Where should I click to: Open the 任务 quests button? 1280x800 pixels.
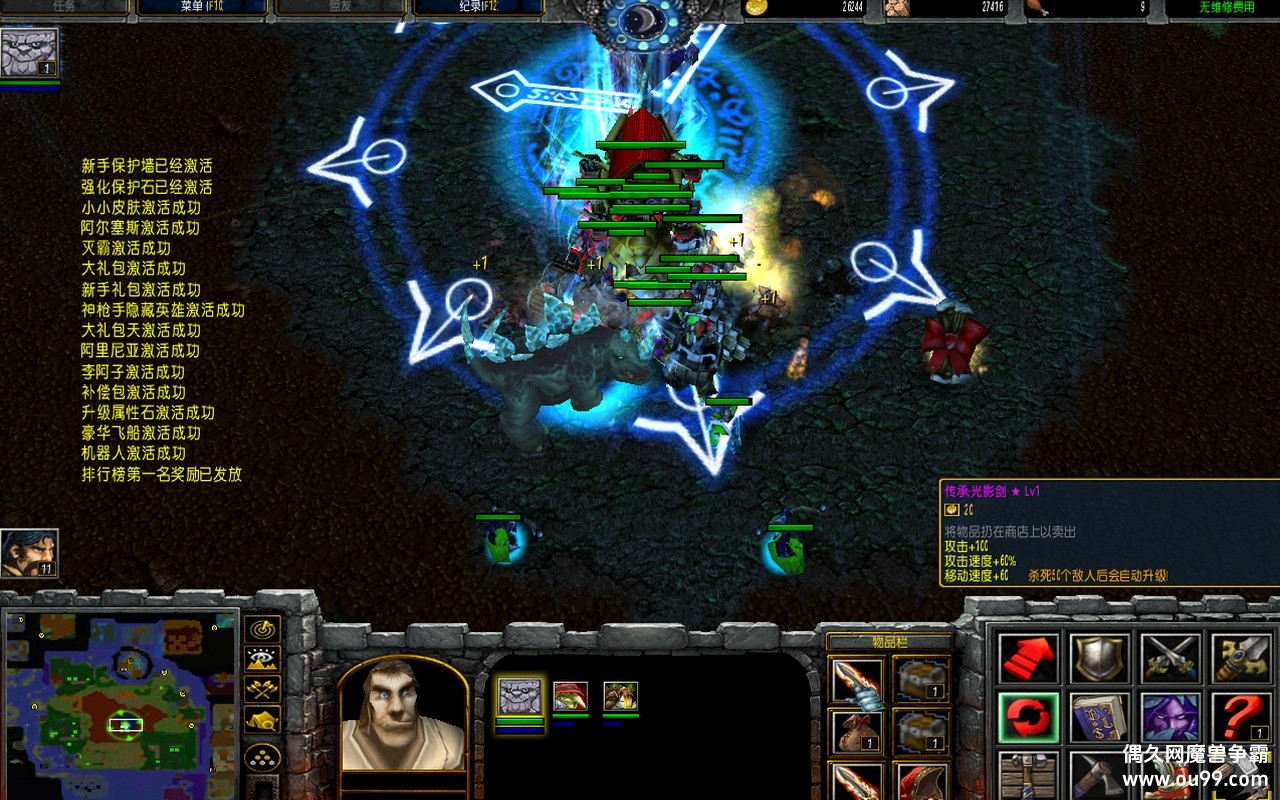click(x=64, y=7)
